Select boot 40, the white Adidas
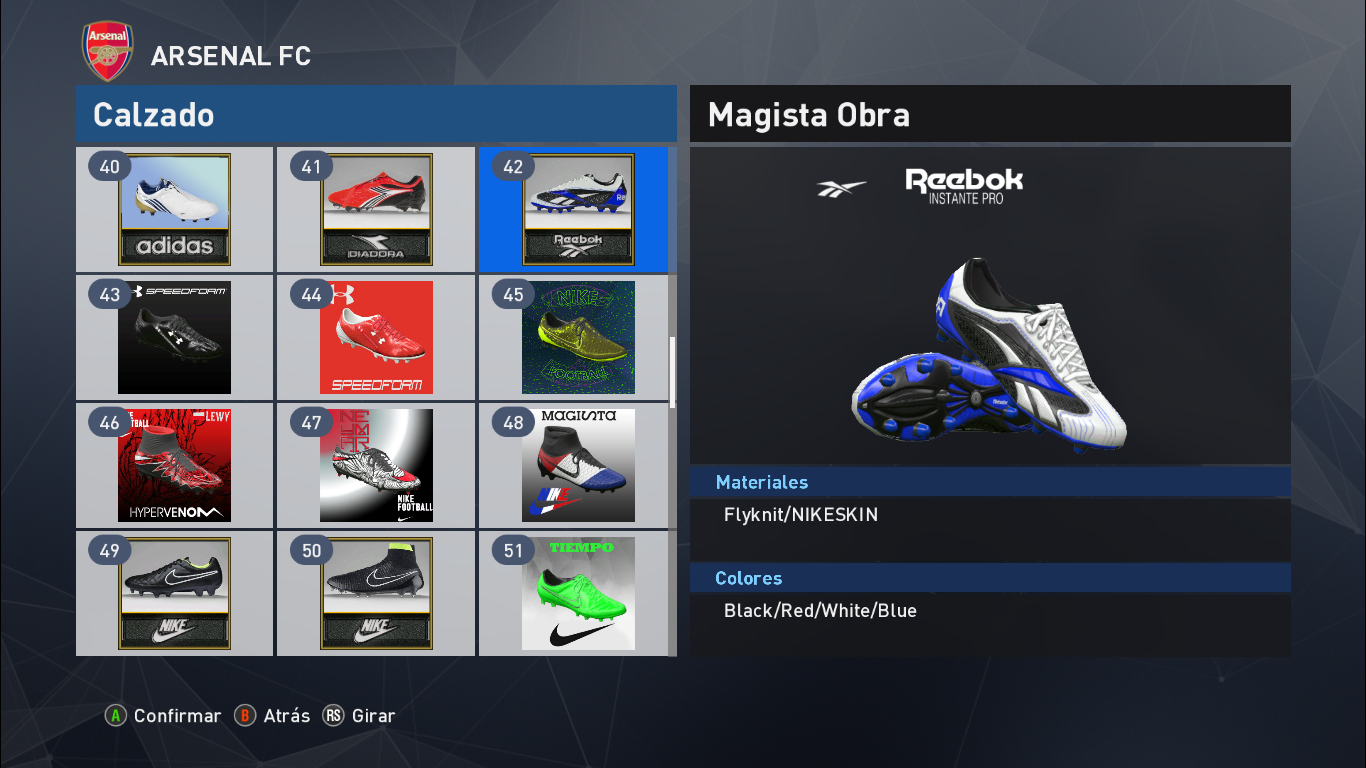1366x768 pixels. (175, 210)
